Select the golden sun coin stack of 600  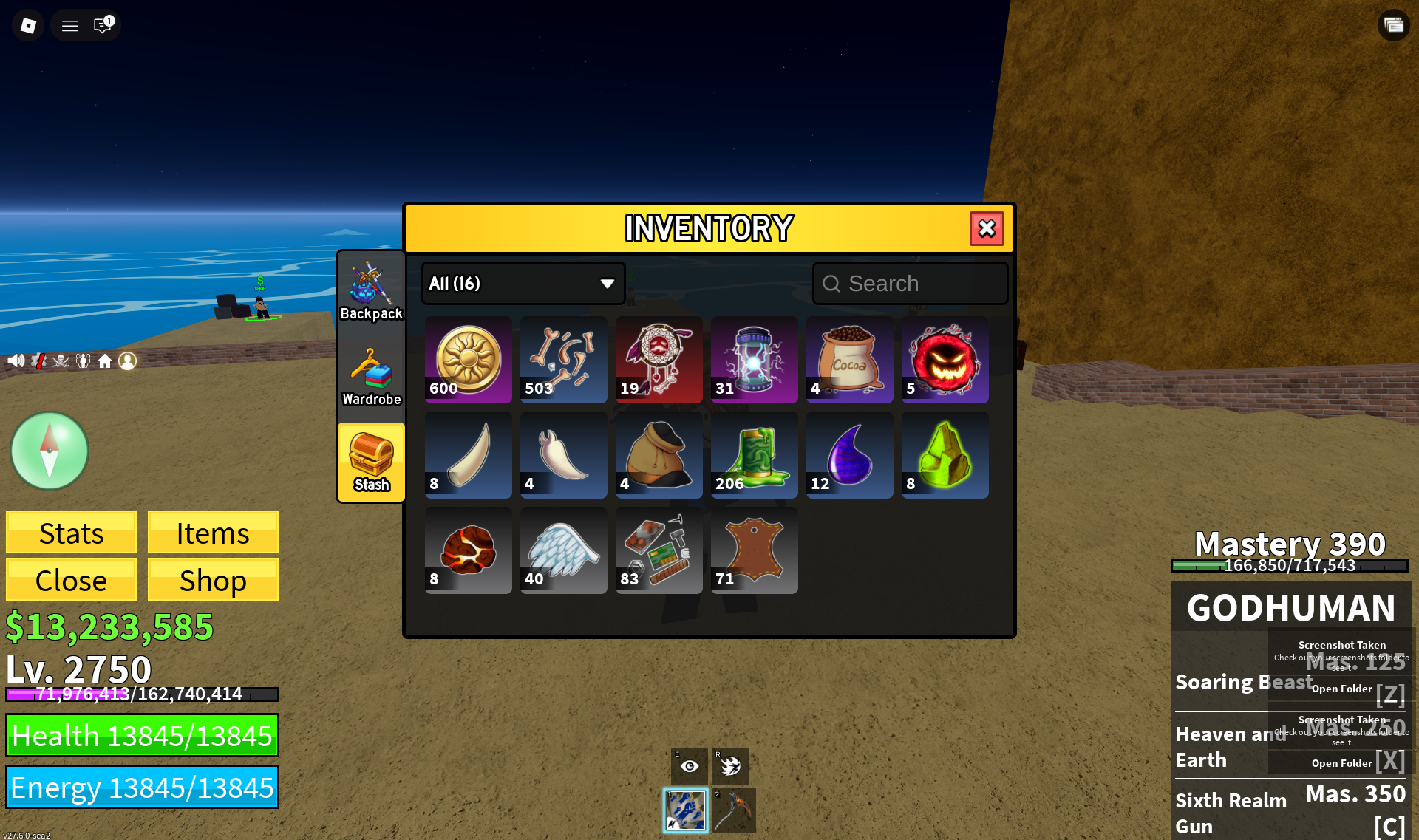pos(468,360)
